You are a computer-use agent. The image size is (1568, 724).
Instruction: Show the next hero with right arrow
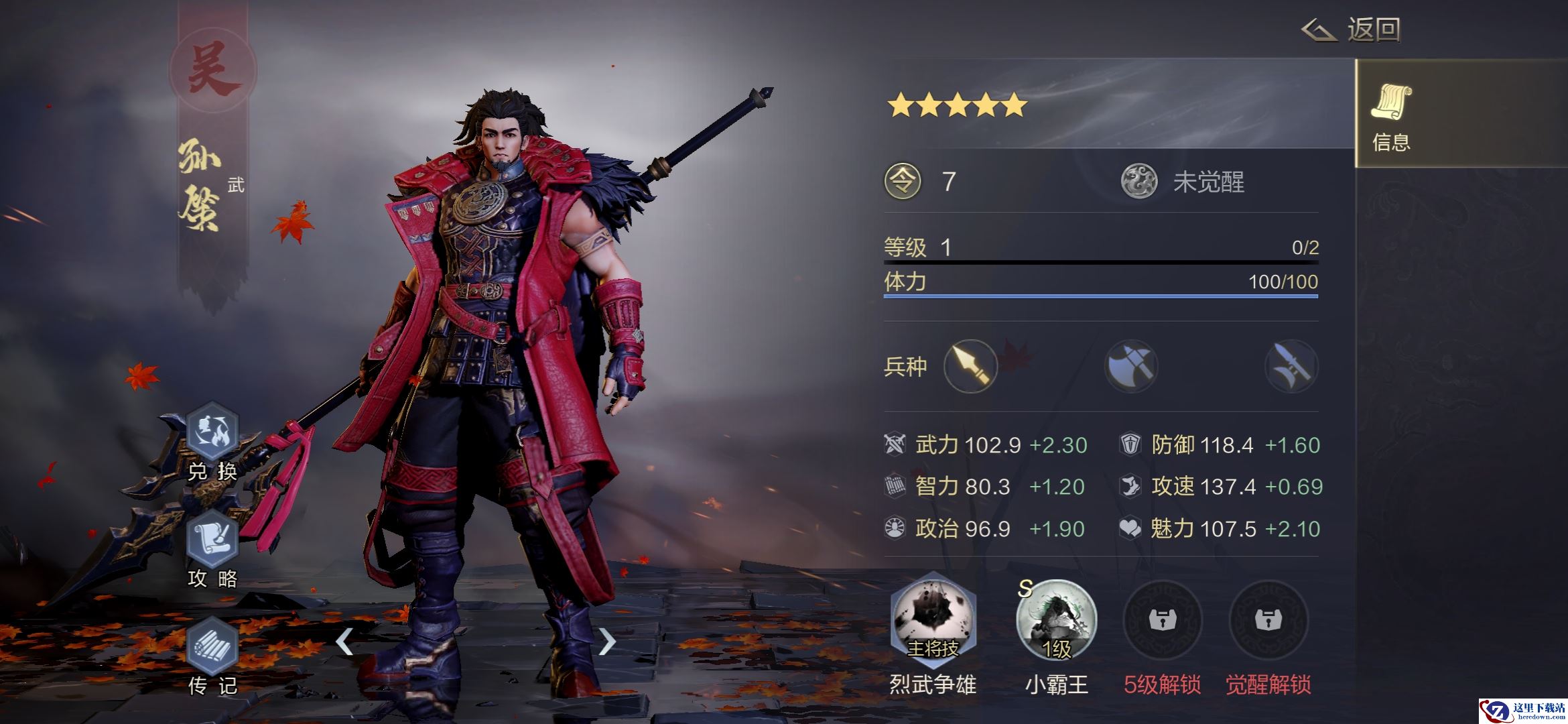[x=606, y=642]
